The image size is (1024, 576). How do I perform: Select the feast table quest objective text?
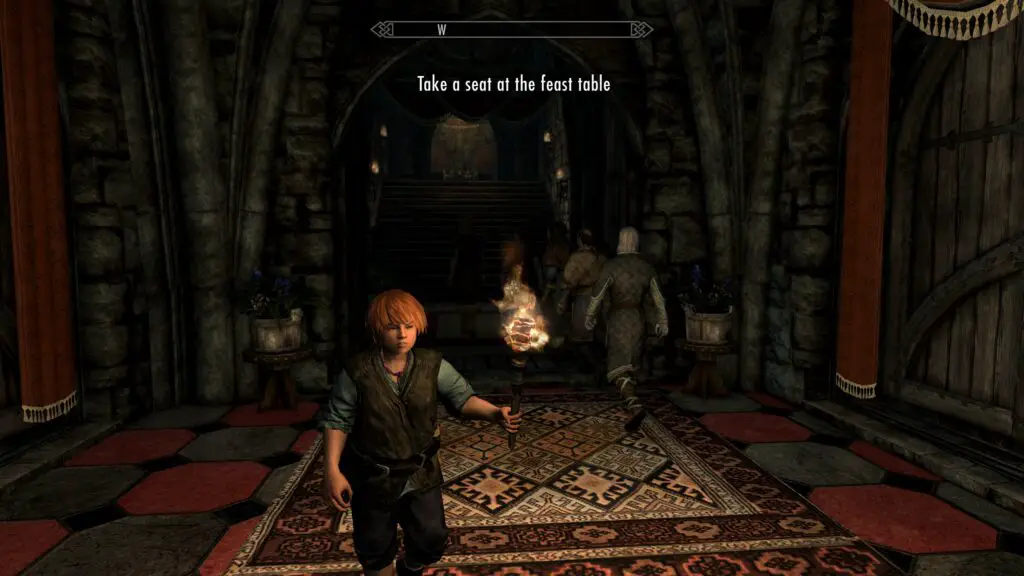click(513, 85)
